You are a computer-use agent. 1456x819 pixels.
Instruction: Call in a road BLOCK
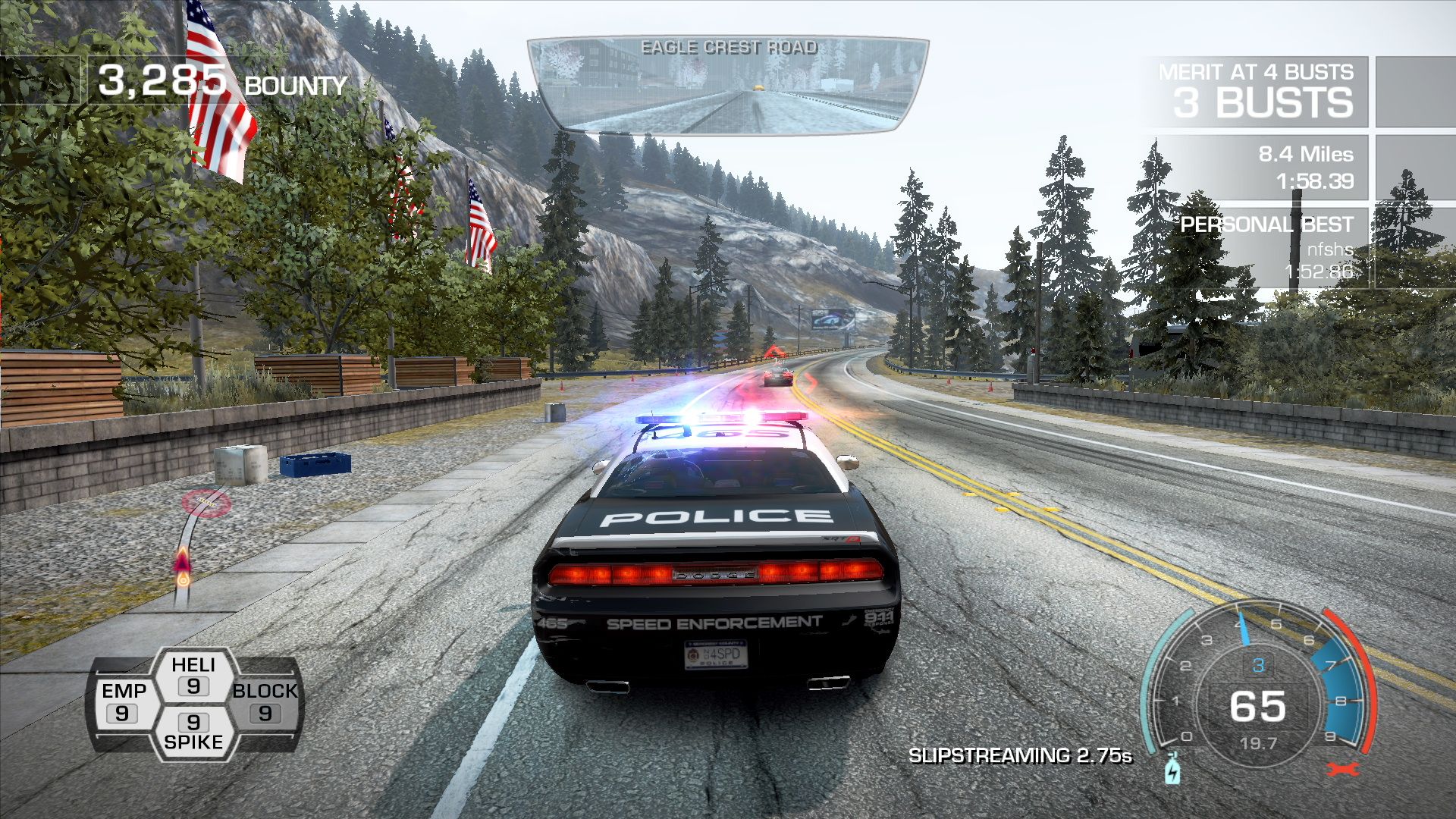pyautogui.click(x=265, y=702)
